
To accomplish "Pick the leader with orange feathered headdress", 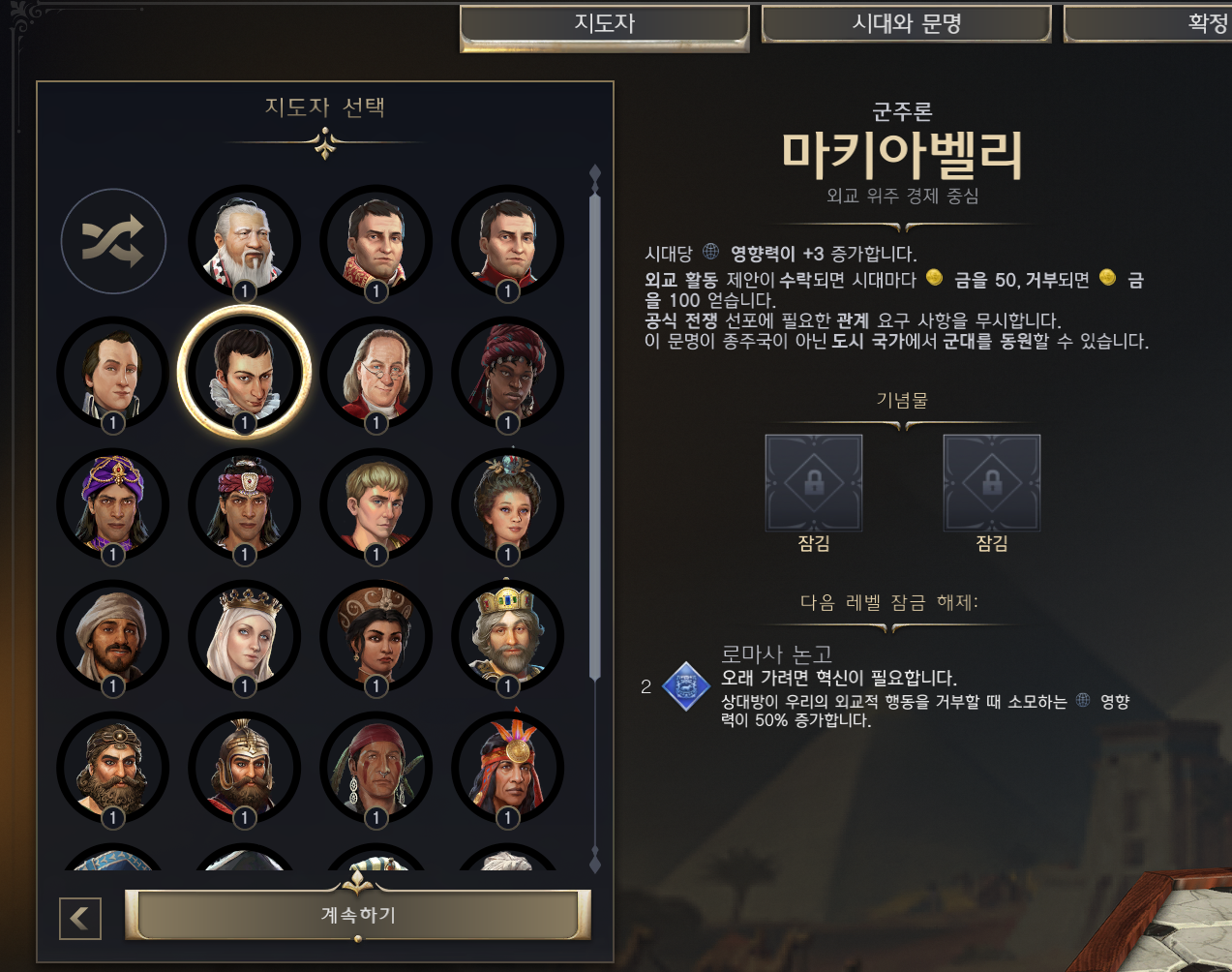I will [508, 767].
